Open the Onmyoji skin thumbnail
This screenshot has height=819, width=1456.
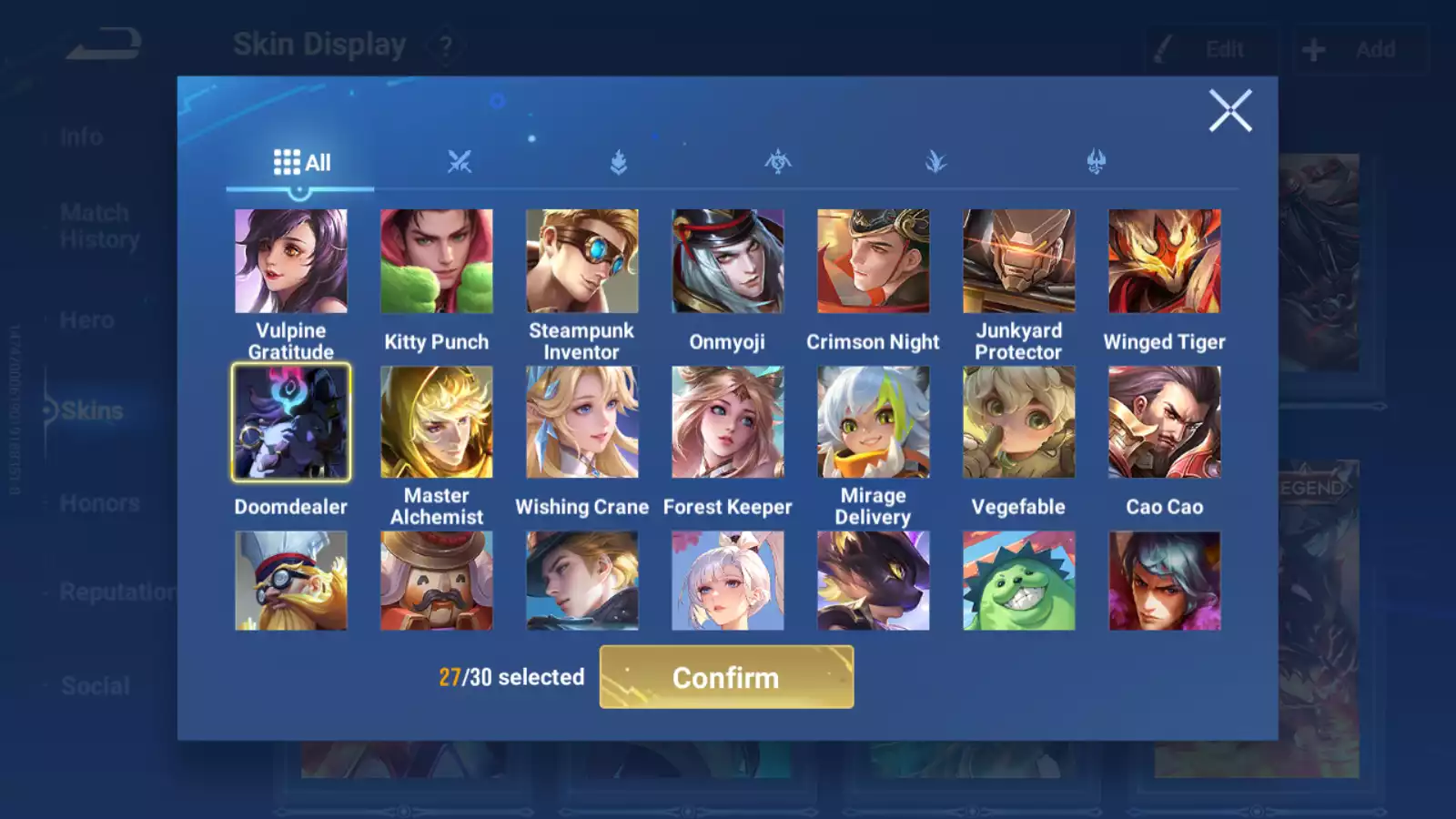coord(727,260)
